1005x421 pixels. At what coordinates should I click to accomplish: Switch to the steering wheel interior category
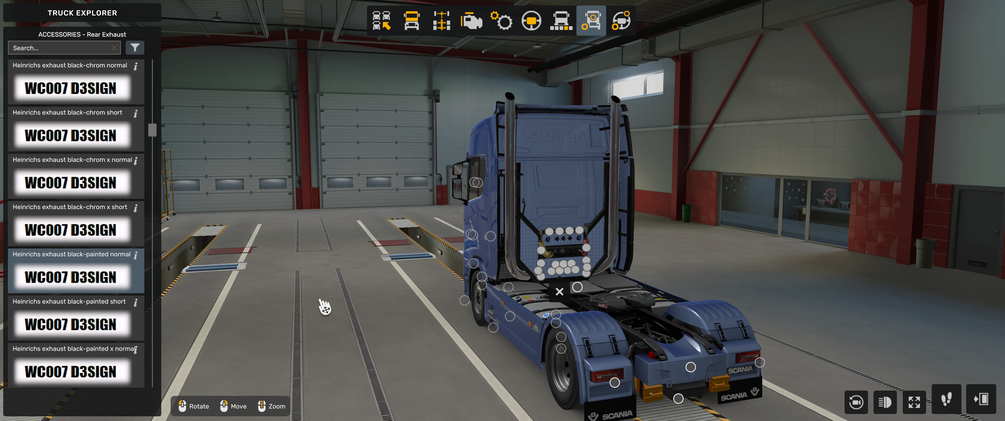click(x=532, y=21)
